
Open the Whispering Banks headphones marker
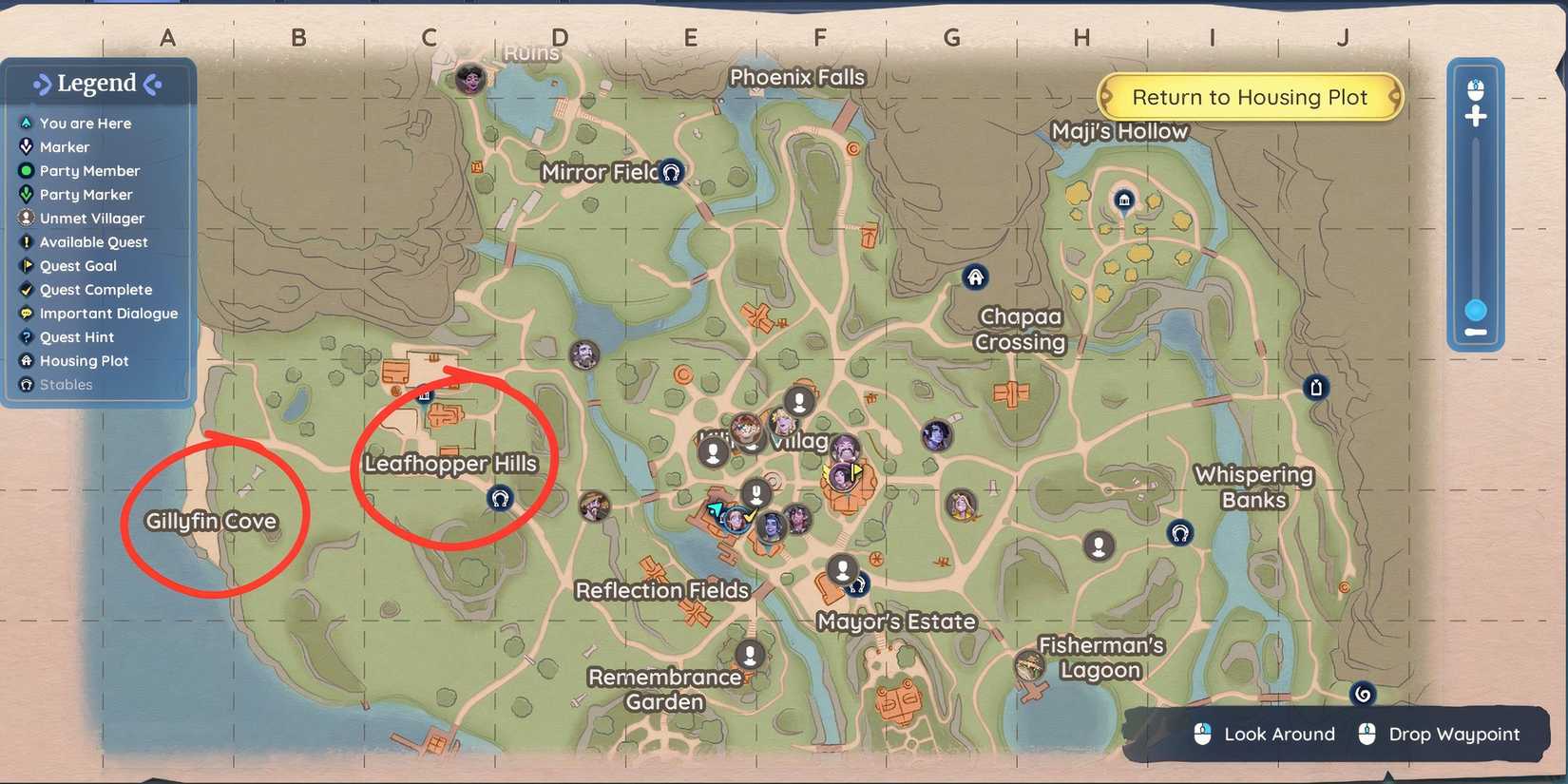coord(1181,534)
